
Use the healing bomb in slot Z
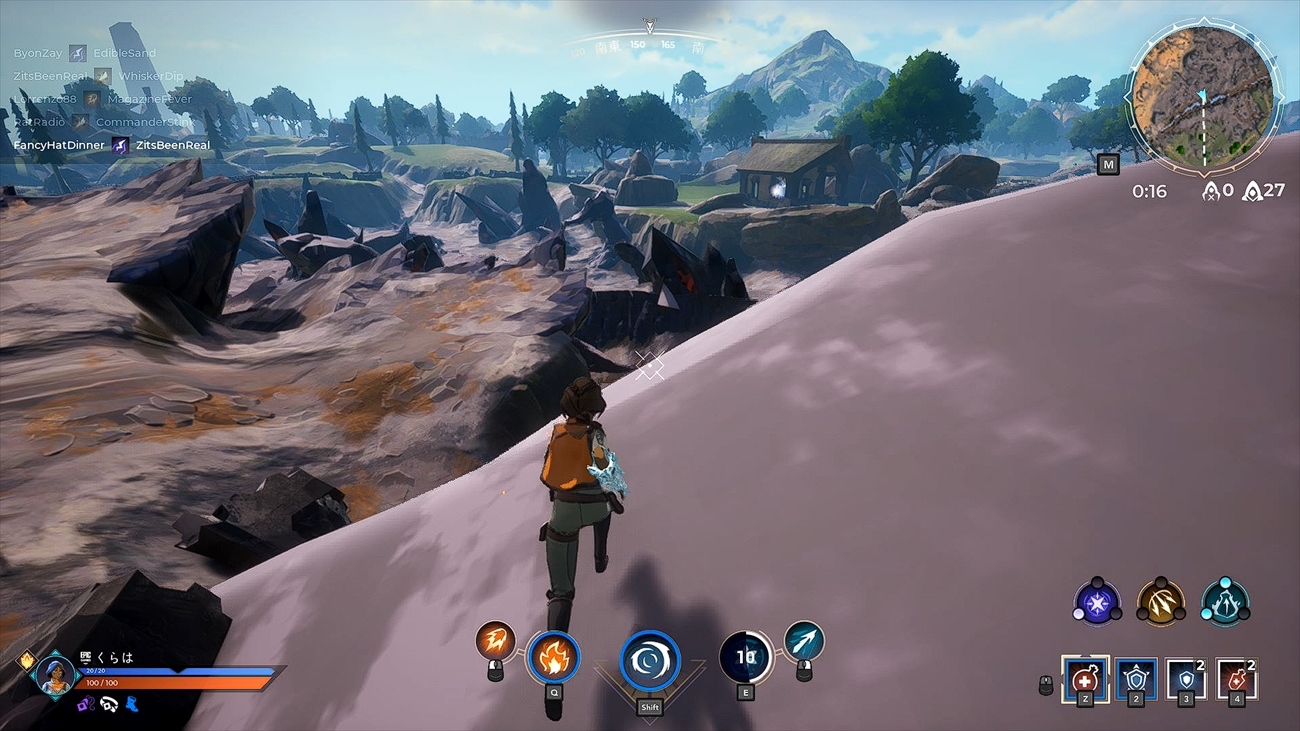point(1087,678)
